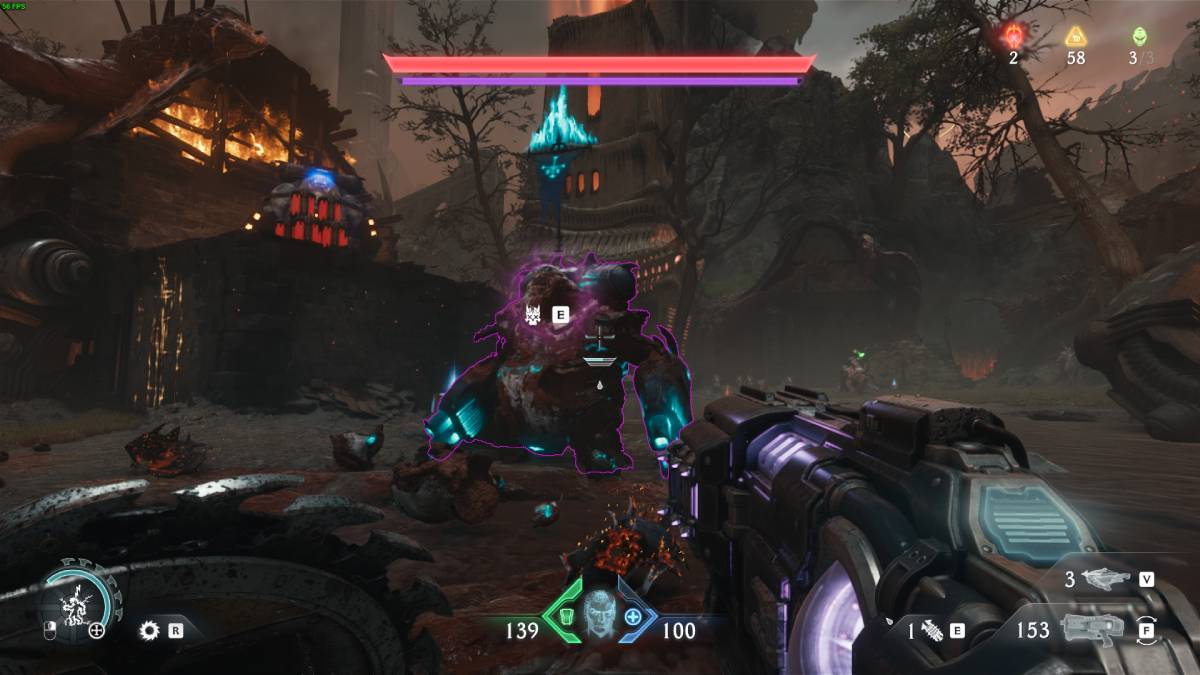
Task: Click the green Slayer helmet lives icon
Action: tap(1139, 37)
